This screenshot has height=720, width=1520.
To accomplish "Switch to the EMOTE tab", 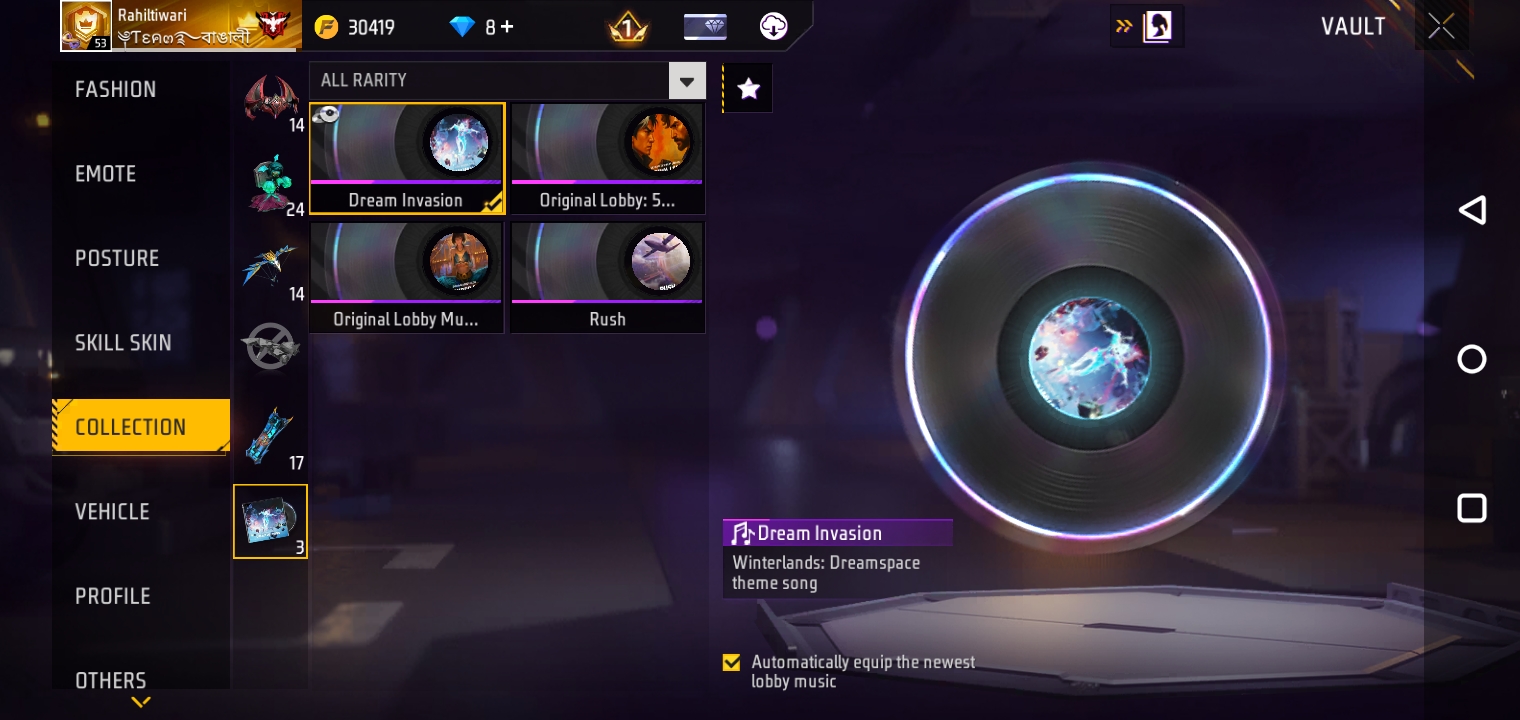I will point(105,173).
